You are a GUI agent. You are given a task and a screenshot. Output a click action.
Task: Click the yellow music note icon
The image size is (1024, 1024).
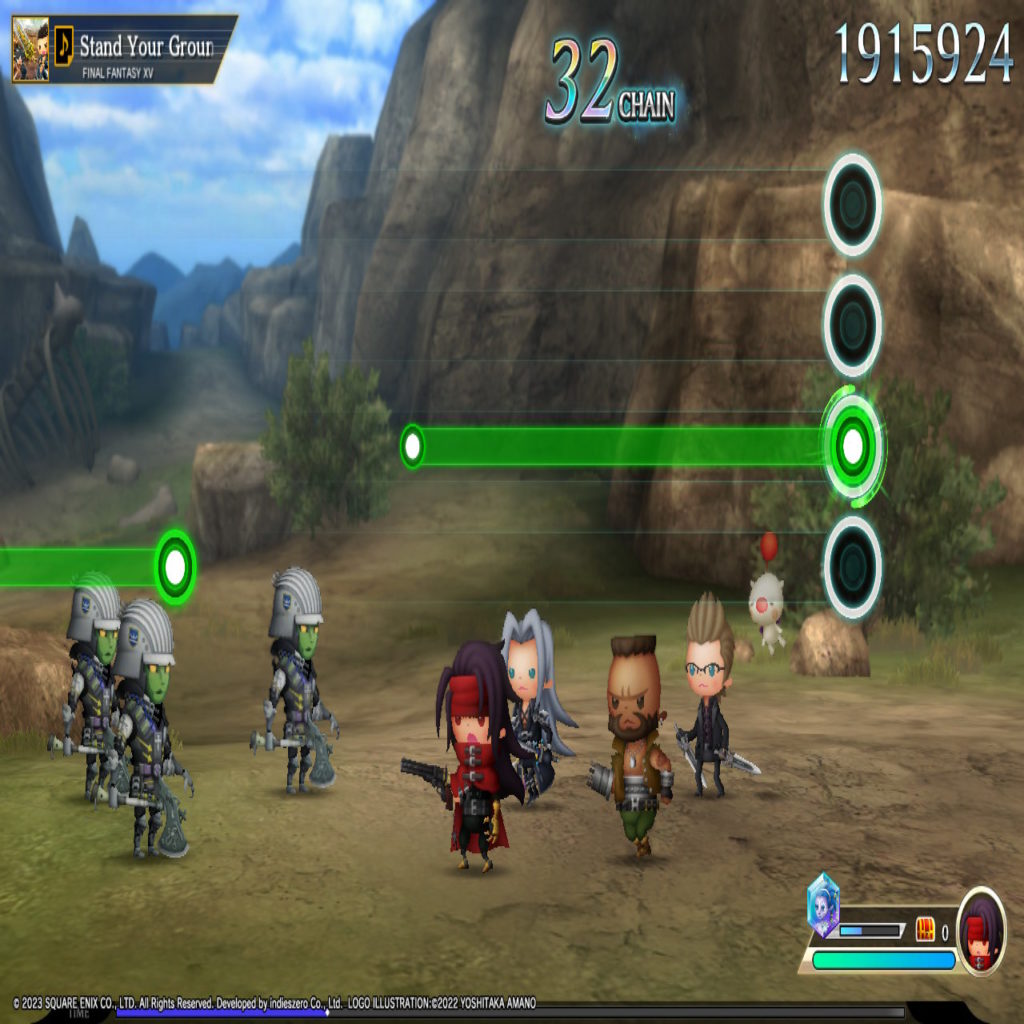[64, 42]
